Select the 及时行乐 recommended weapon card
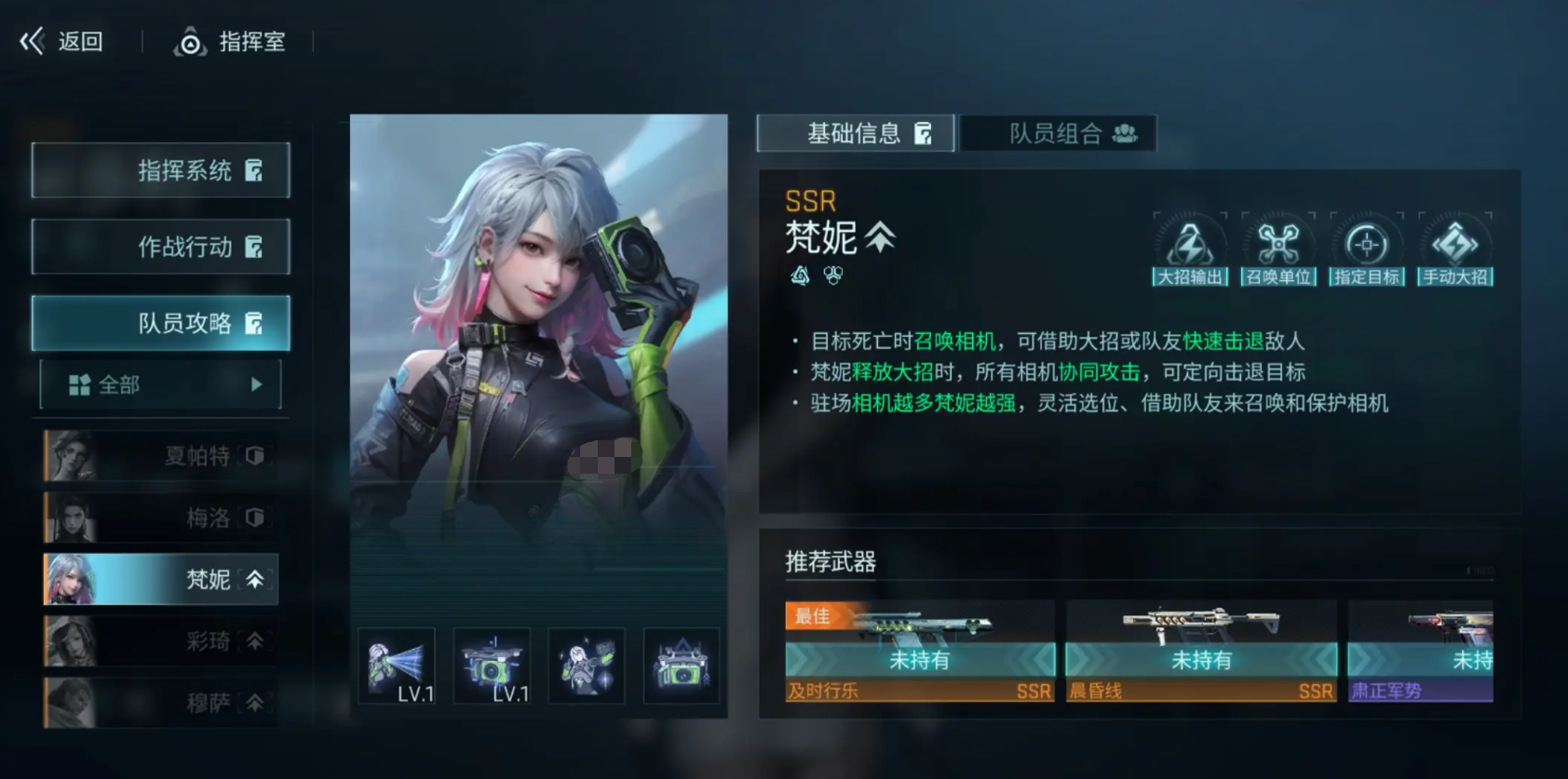1568x779 pixels. pos(920,651)
